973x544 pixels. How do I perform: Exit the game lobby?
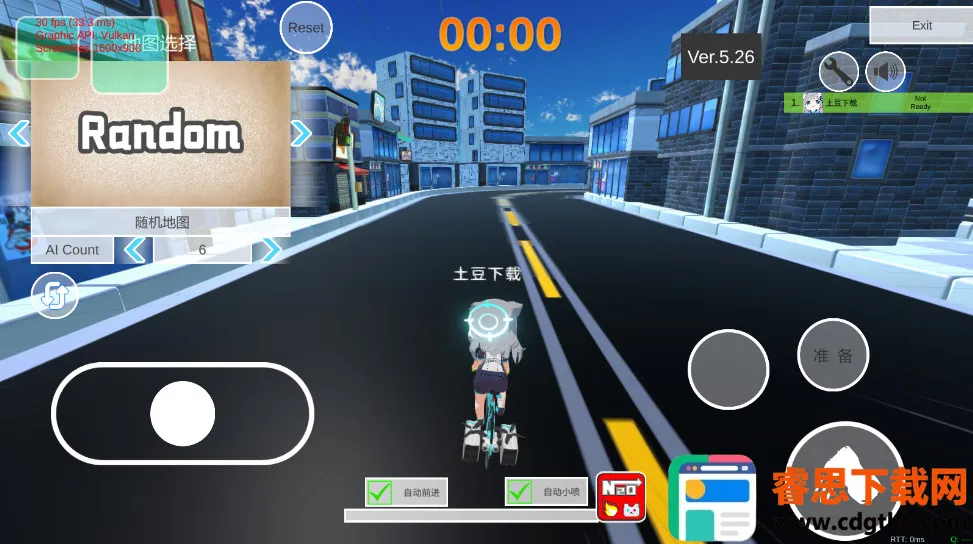click(x=921, y=25)
